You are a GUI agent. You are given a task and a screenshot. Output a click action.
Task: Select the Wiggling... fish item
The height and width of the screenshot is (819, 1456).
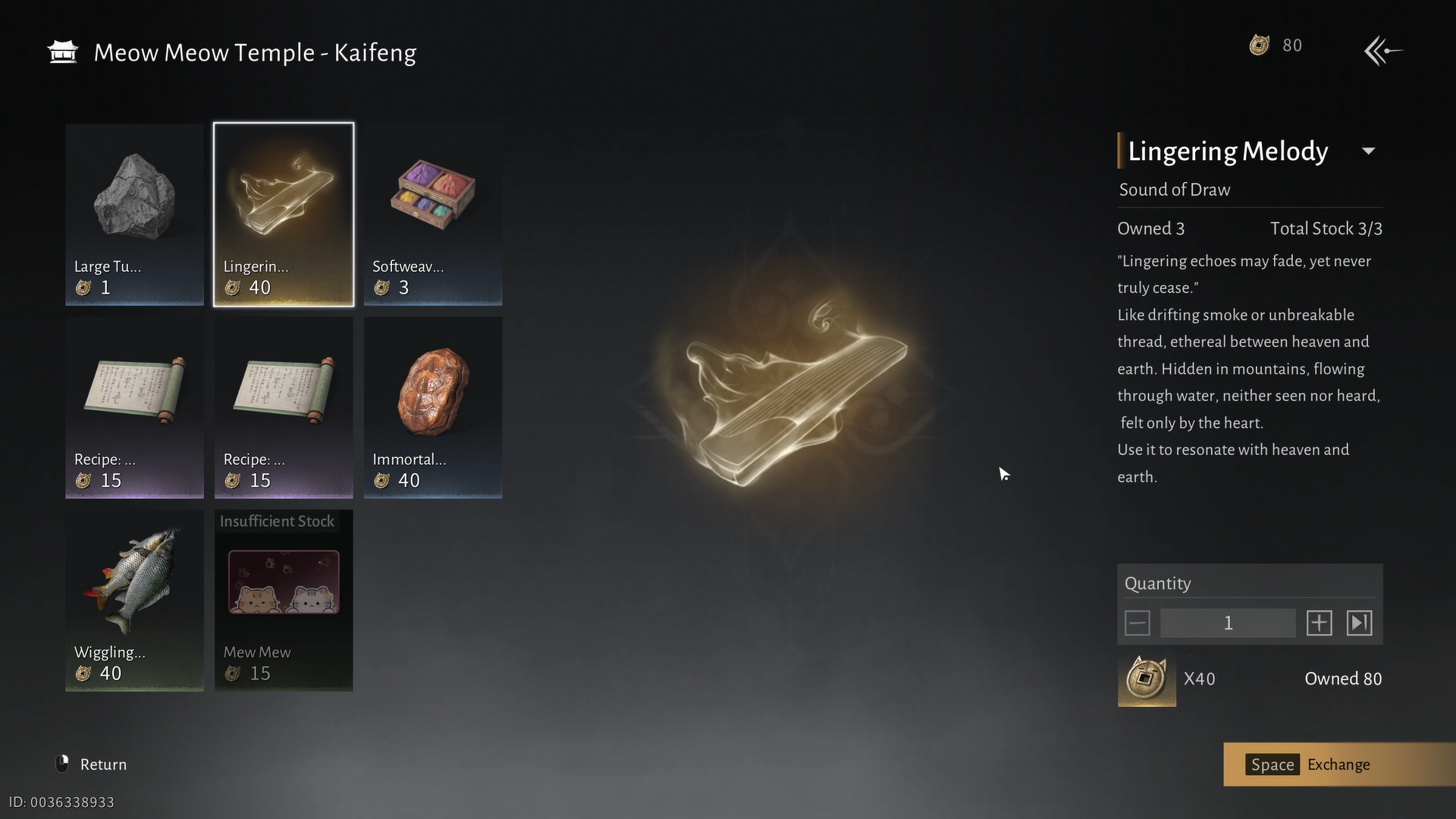click(134, 600)
